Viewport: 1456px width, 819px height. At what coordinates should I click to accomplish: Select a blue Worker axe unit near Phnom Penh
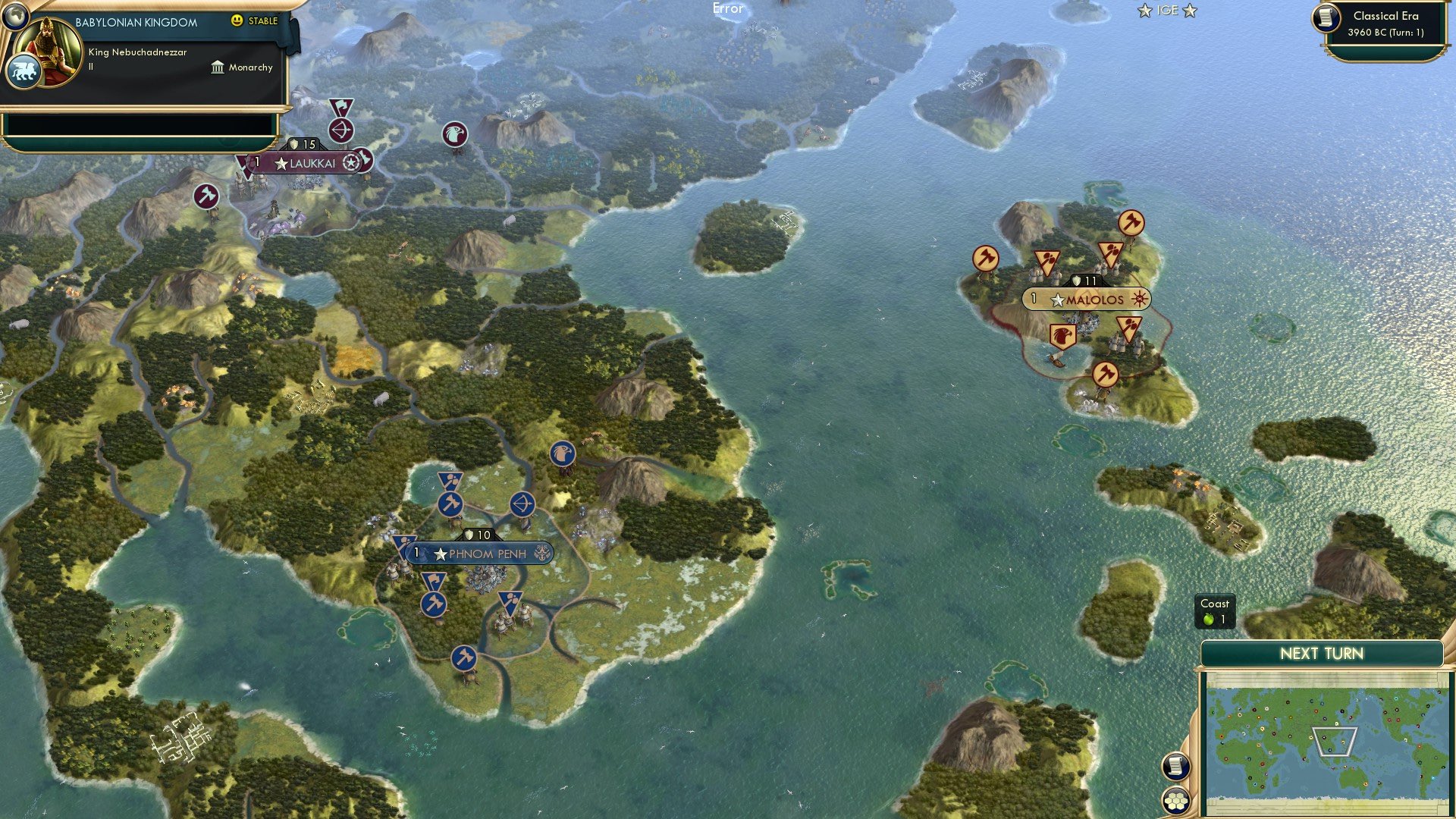pos(449,504)
